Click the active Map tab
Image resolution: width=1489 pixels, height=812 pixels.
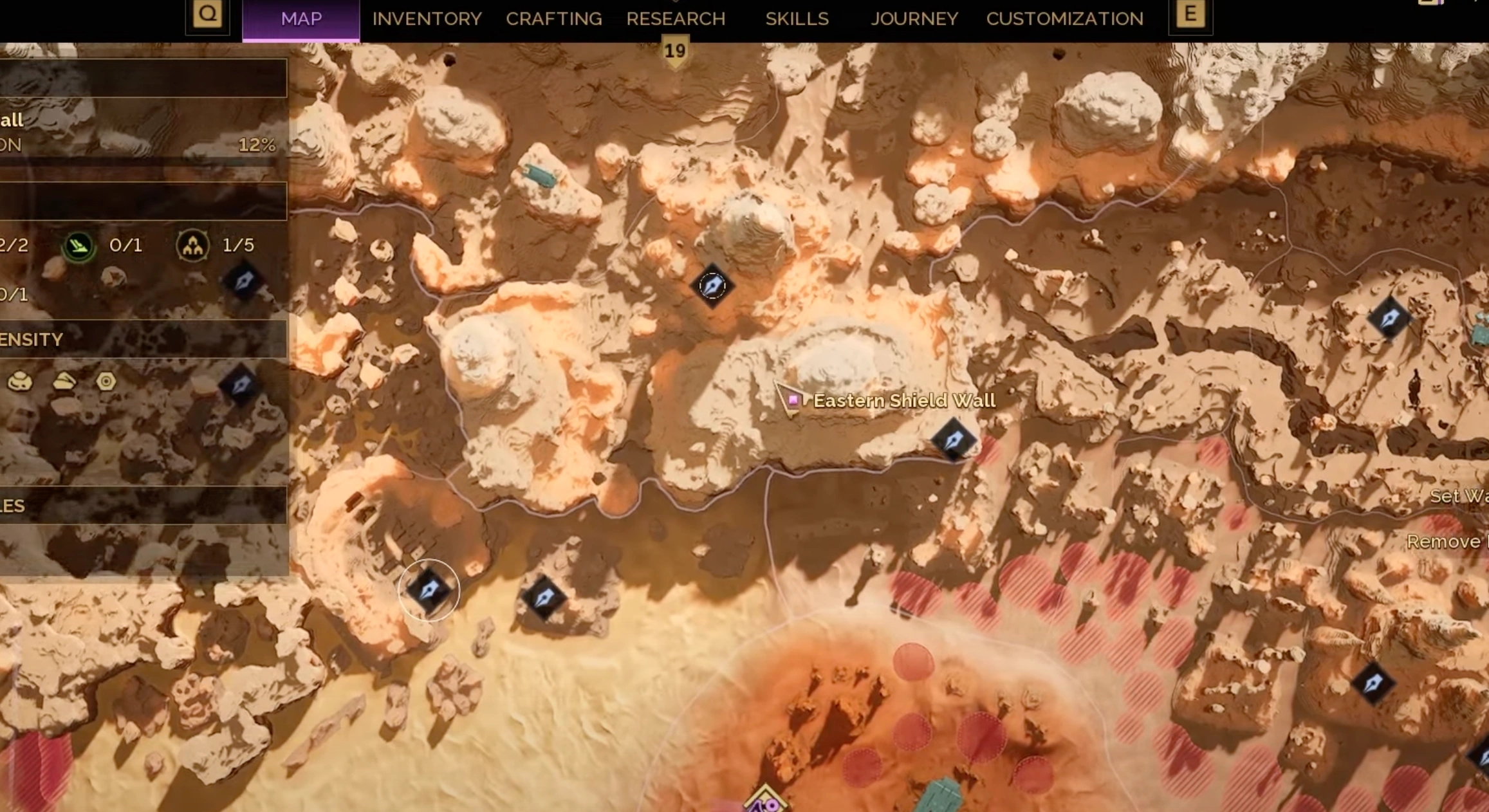point(301,19)
